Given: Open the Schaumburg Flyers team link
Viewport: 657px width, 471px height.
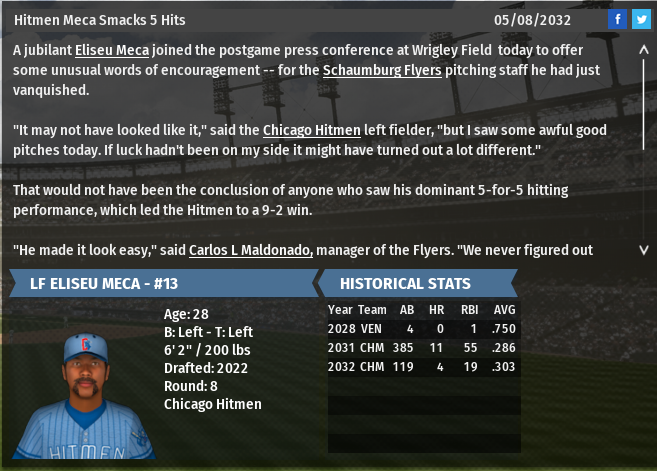Looking at the screenshot, I should coord(382,70).
